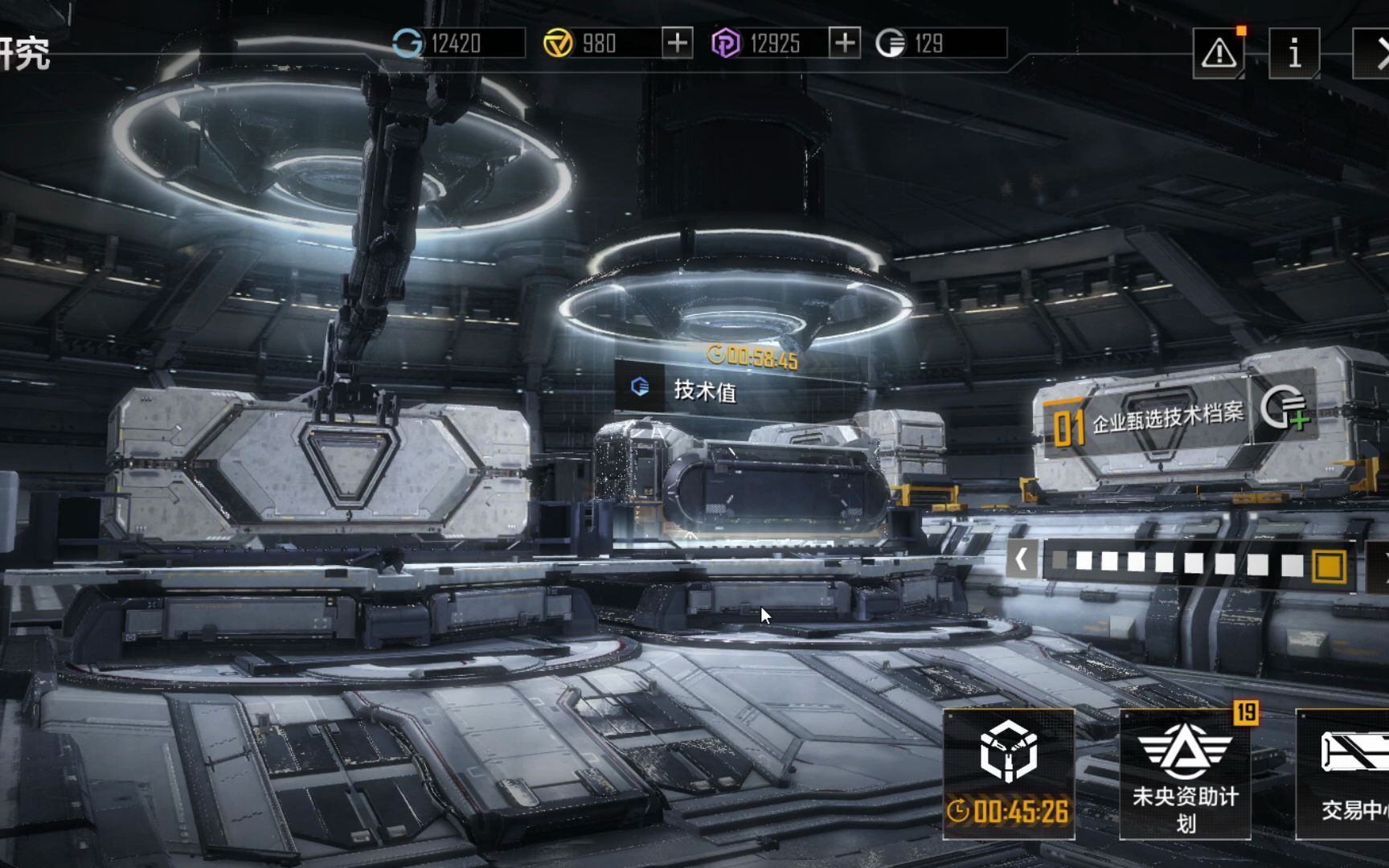Viewport: 1389px width, 868px height.
Task: Go to previous research page arrow
Action: 1021,559
